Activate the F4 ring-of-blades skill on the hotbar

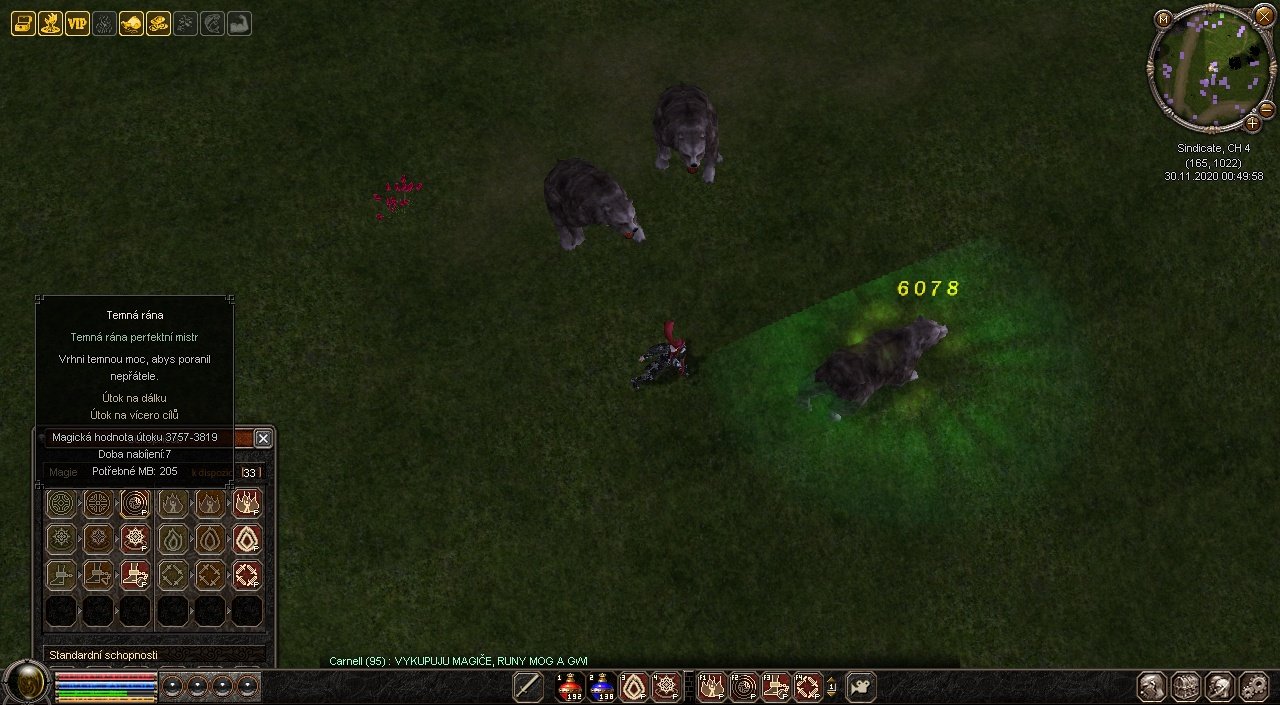pyautogui.click(x=807, y=687)
